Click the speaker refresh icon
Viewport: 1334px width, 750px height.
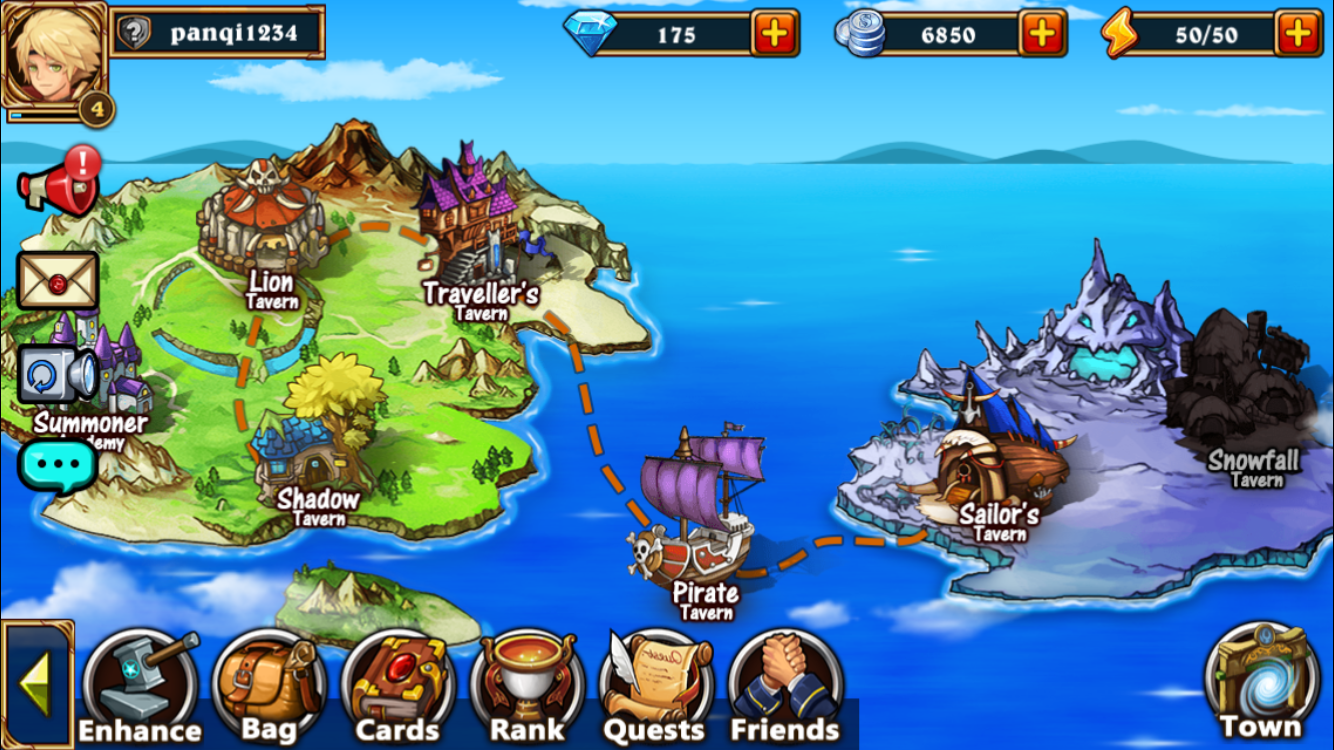(x=58, y=374)
